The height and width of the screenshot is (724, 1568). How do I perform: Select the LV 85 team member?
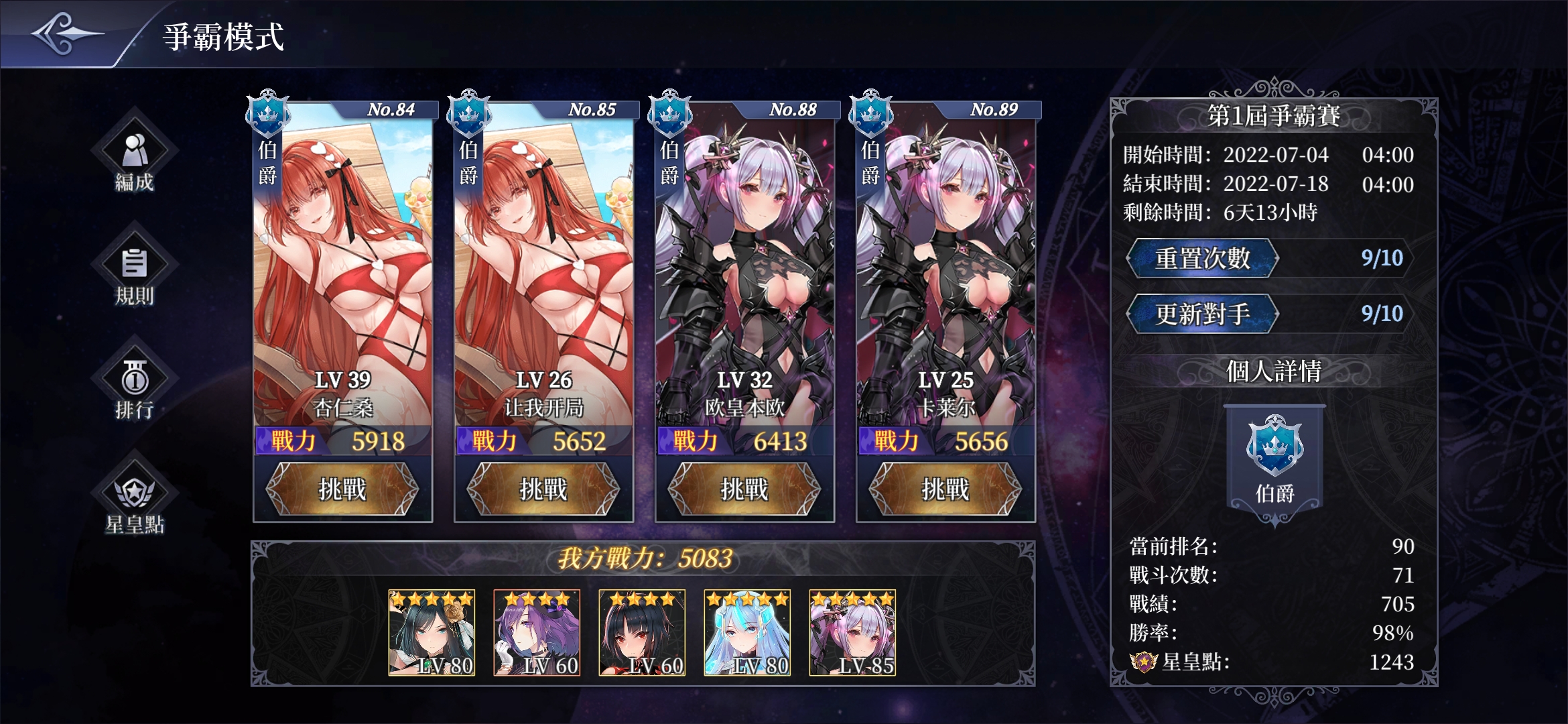(852, 632)
